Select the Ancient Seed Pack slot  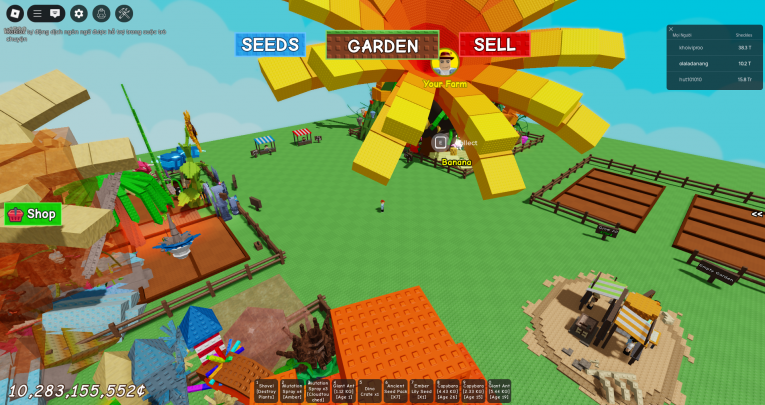396,391
